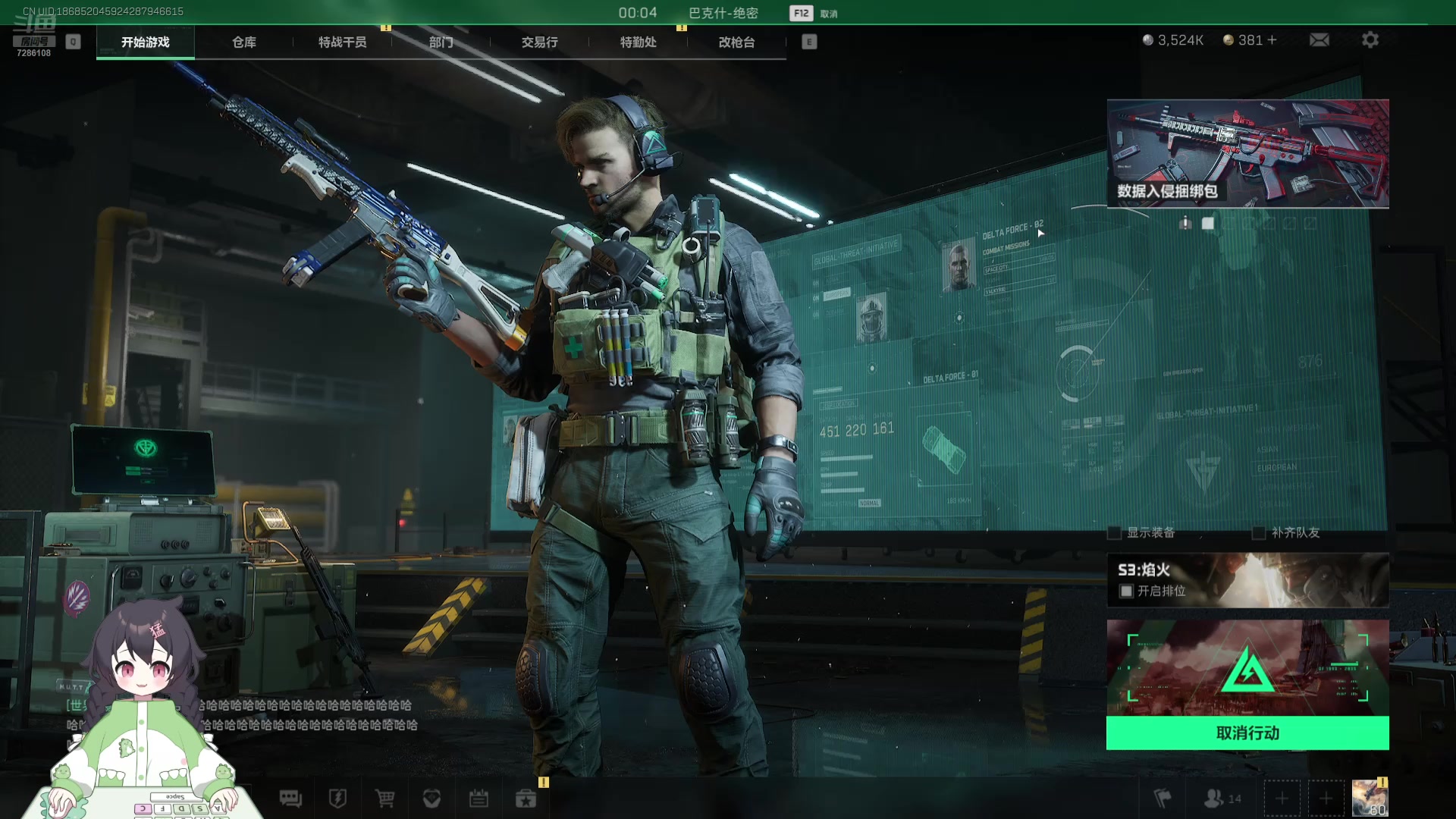The height and width of the screenshot is (819, 1456).
Task: Click the 开始游戏 start game tab
Action: (145, 42)
